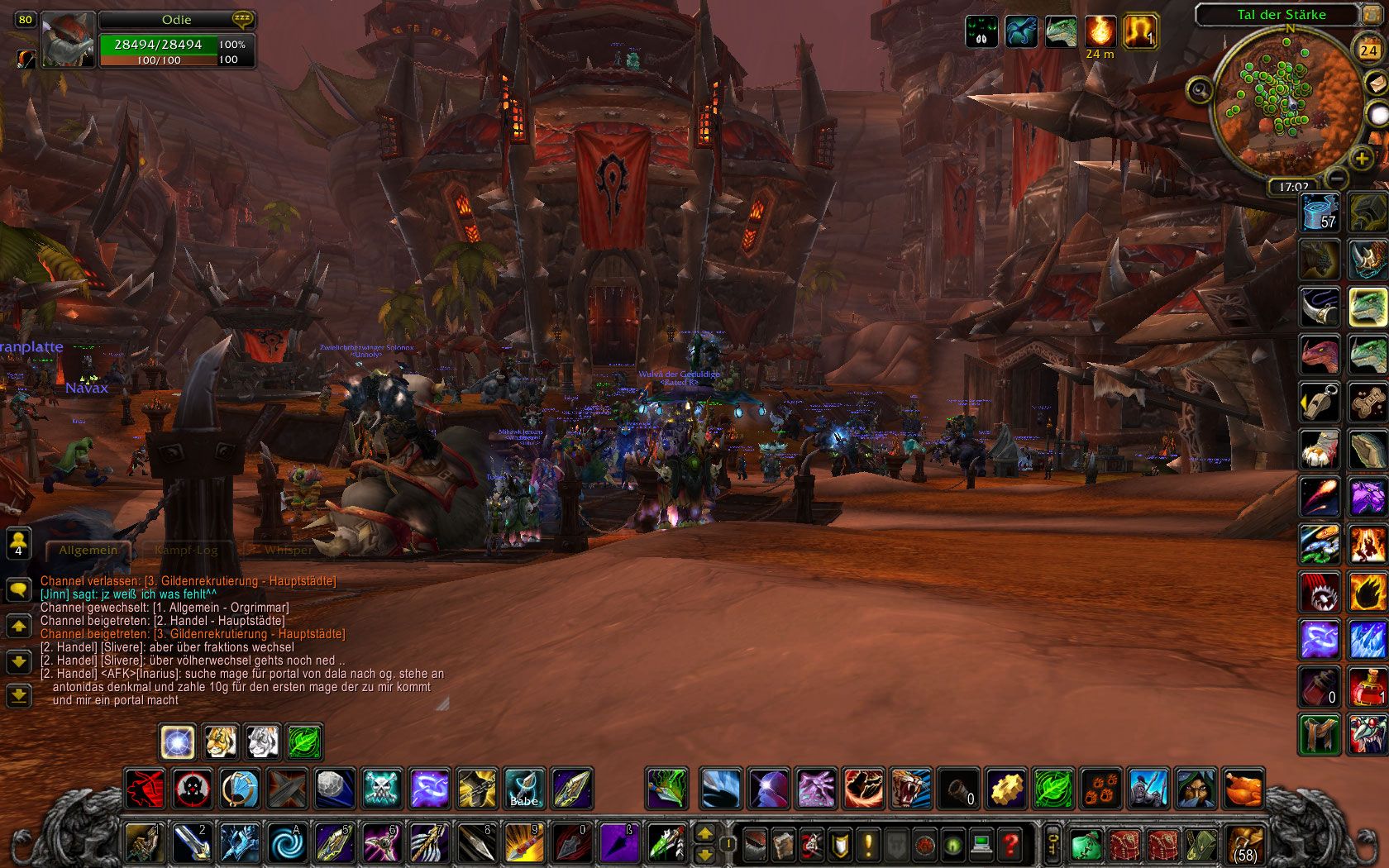Open the chat speech bubble menu button
Viewport: 1389px width, 868px height.
18,589
